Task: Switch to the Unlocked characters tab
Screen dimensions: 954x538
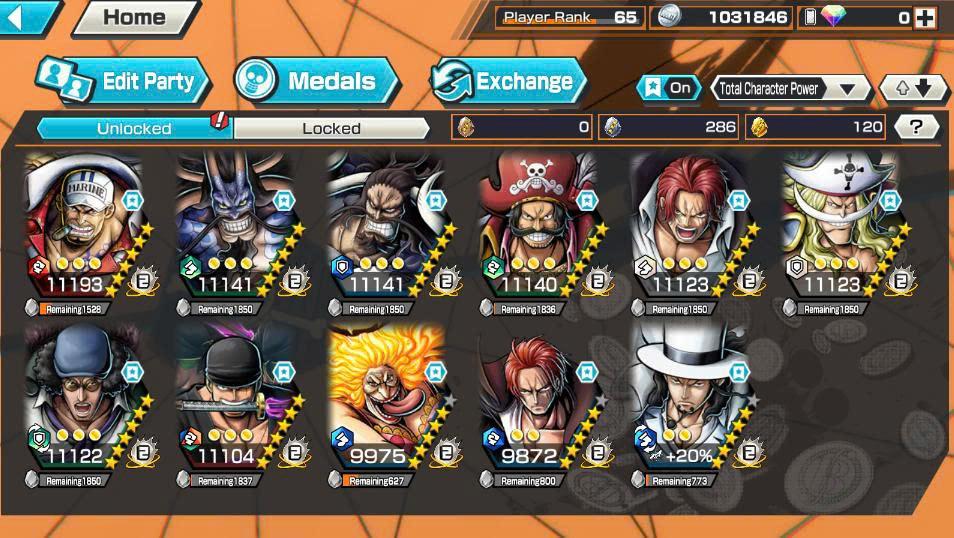Action: pyautogui.click(x=134, y=128)
